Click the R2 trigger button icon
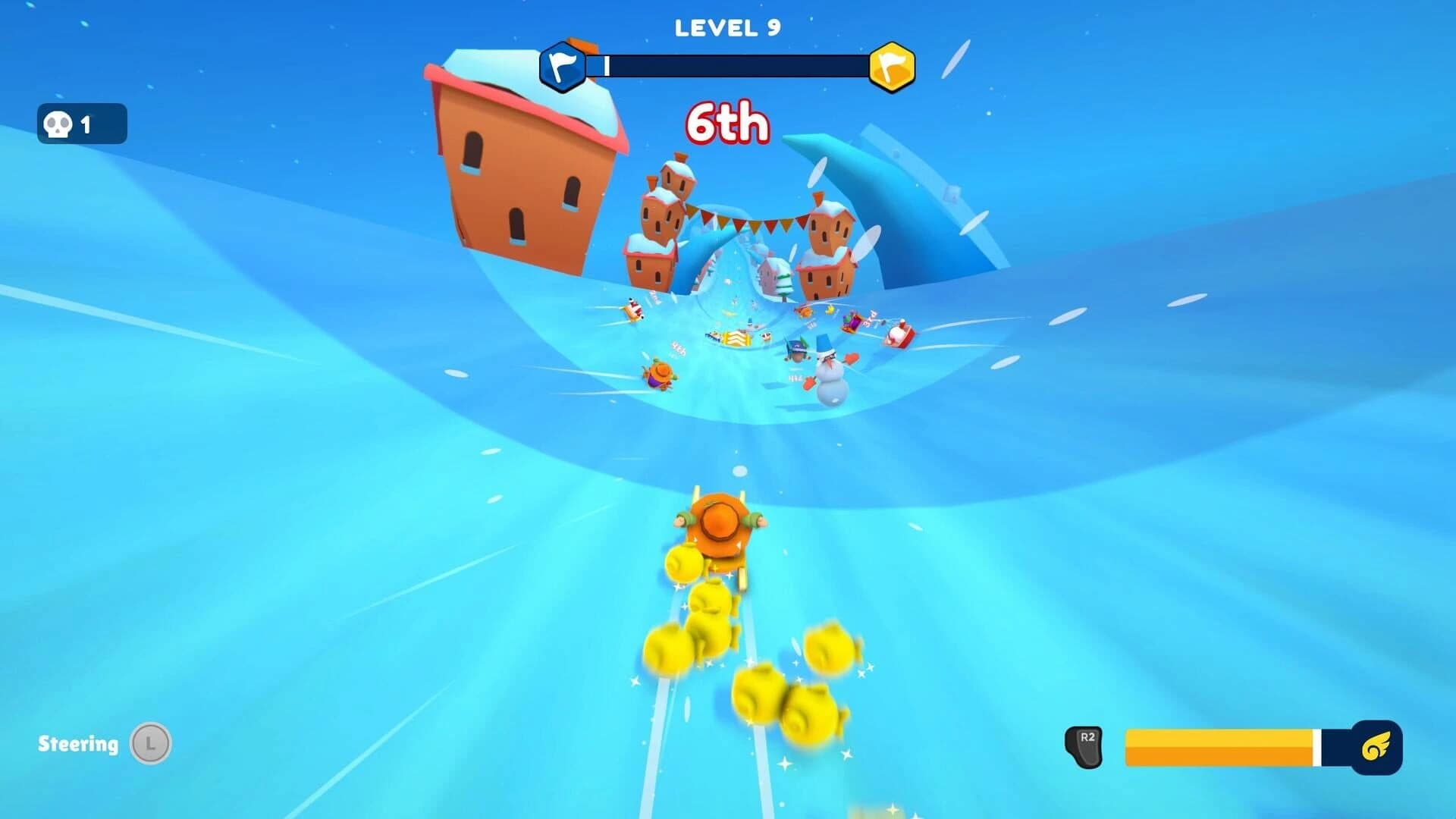 [x=1086, y=747]
